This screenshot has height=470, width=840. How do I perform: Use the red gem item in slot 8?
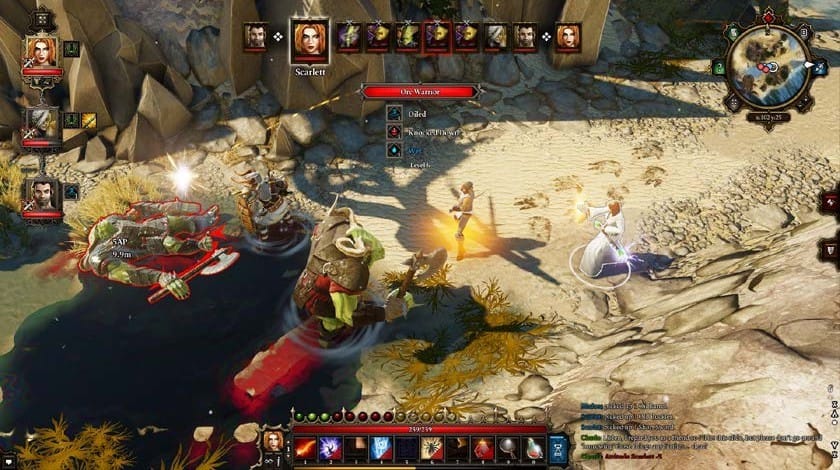[x=484, y=445]
